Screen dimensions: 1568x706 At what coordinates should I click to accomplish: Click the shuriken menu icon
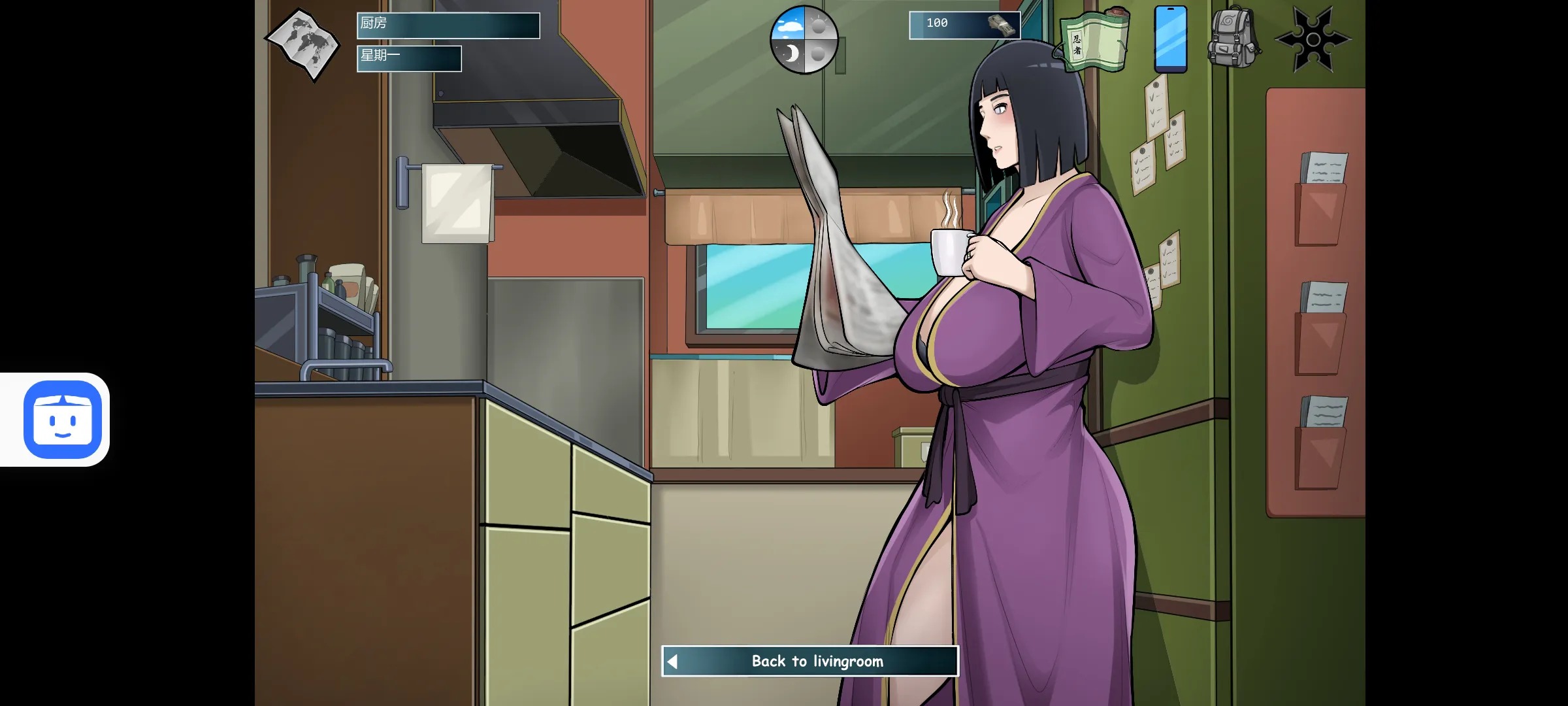(1313, 39)
